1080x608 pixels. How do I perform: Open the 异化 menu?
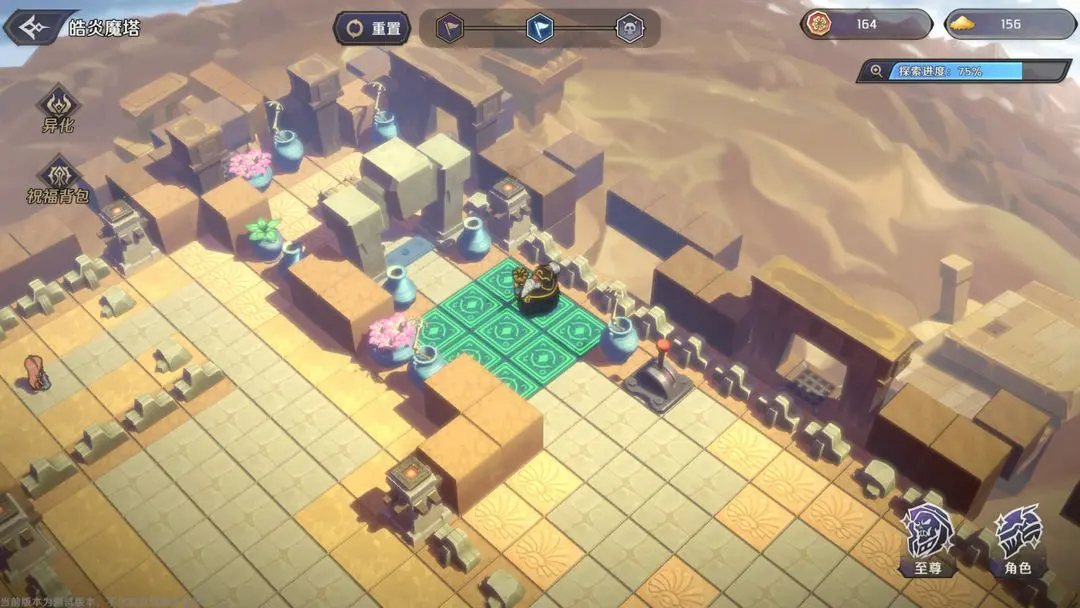click(58, 109)
